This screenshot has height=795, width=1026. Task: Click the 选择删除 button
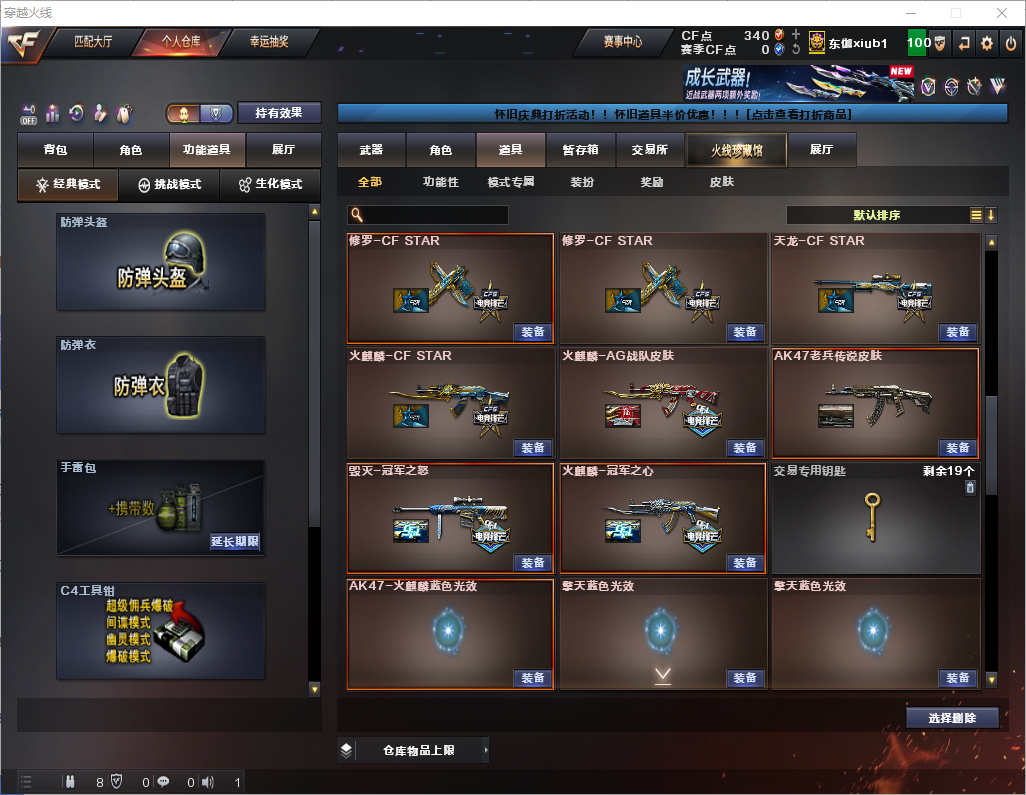[952, 718]
